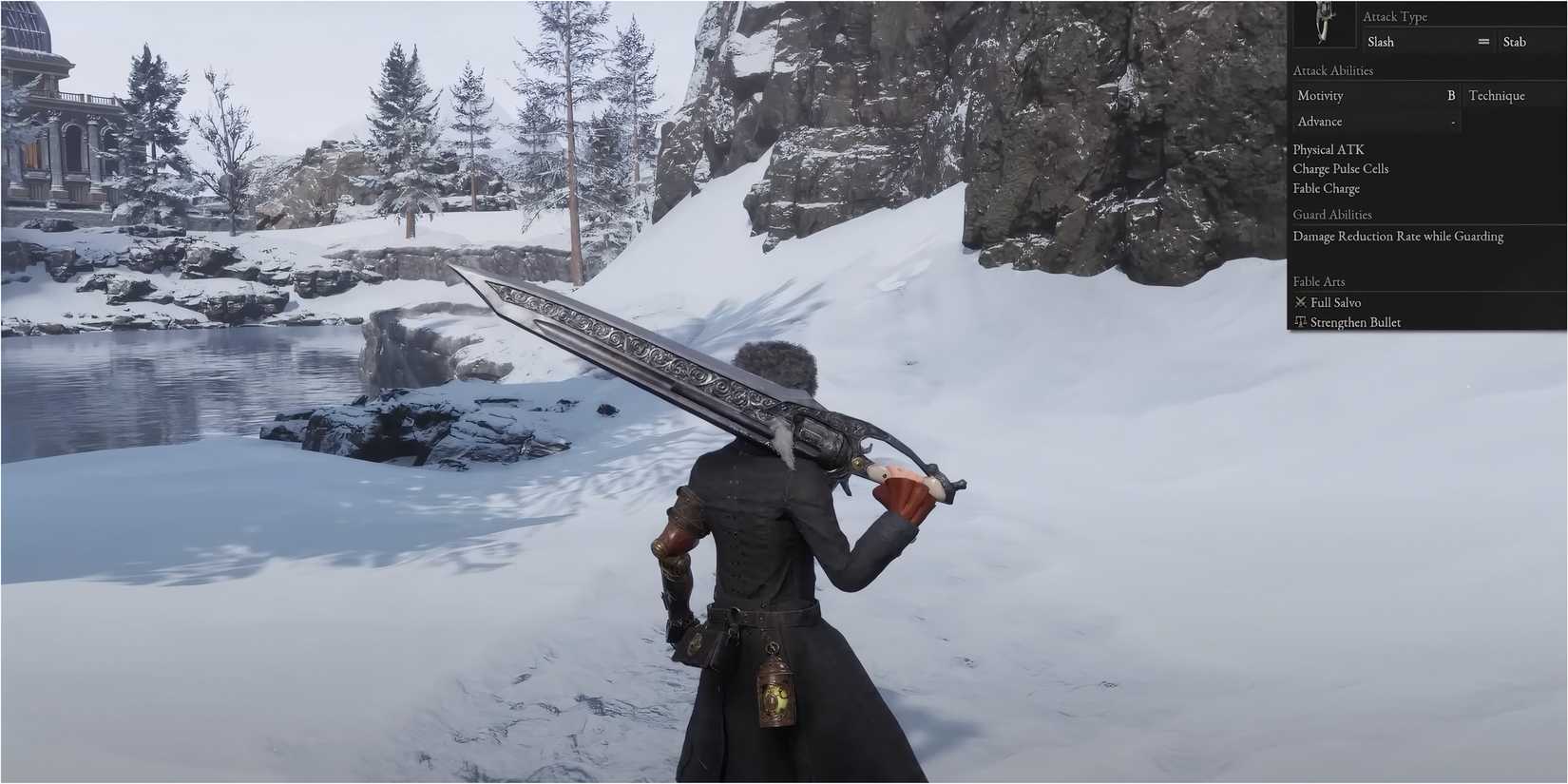1568x784 pixels.
Task: Click the Advance attribute row
Action: [1320, 121]
